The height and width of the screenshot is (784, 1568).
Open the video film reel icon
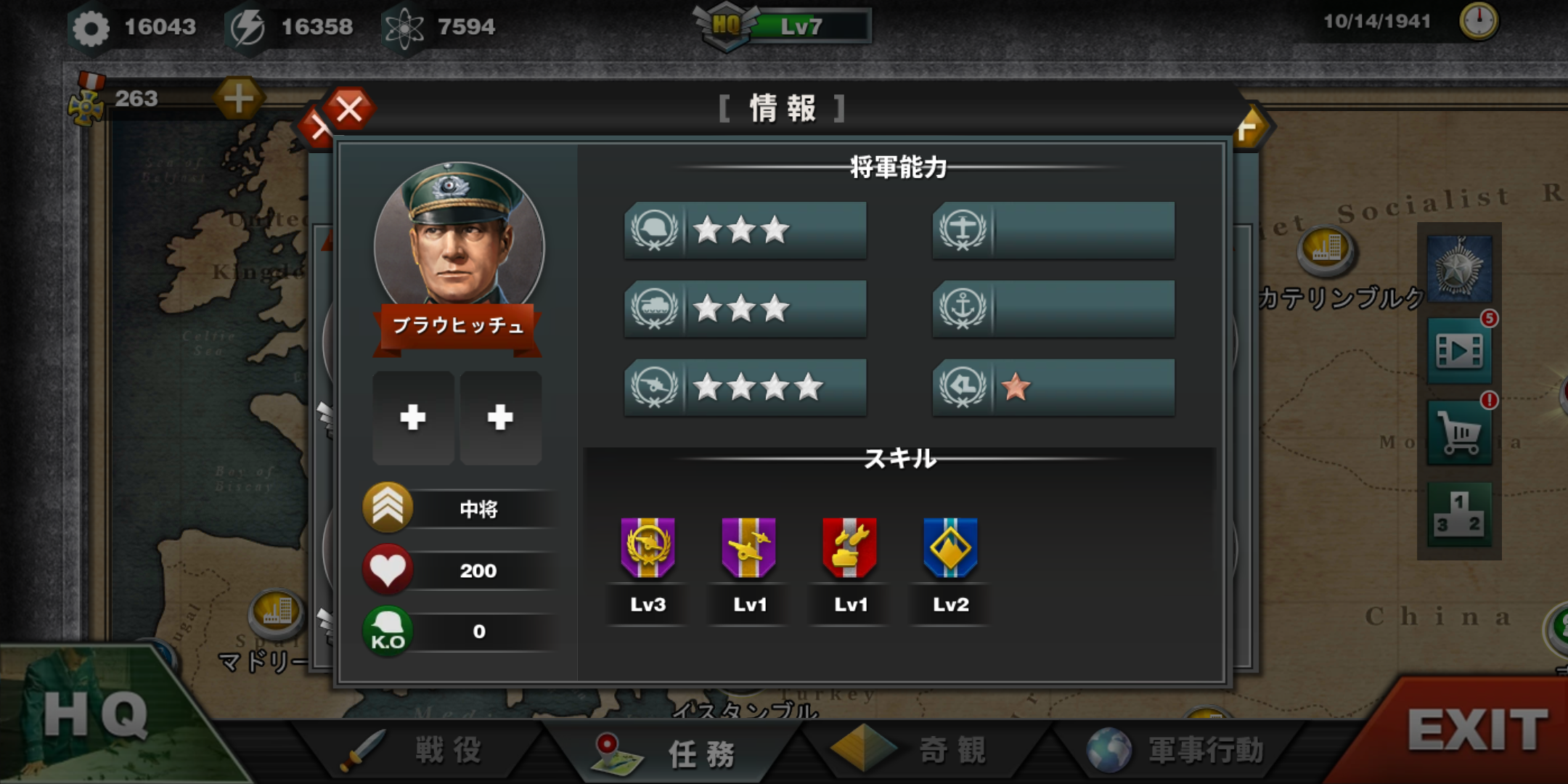pos(1460,351)
